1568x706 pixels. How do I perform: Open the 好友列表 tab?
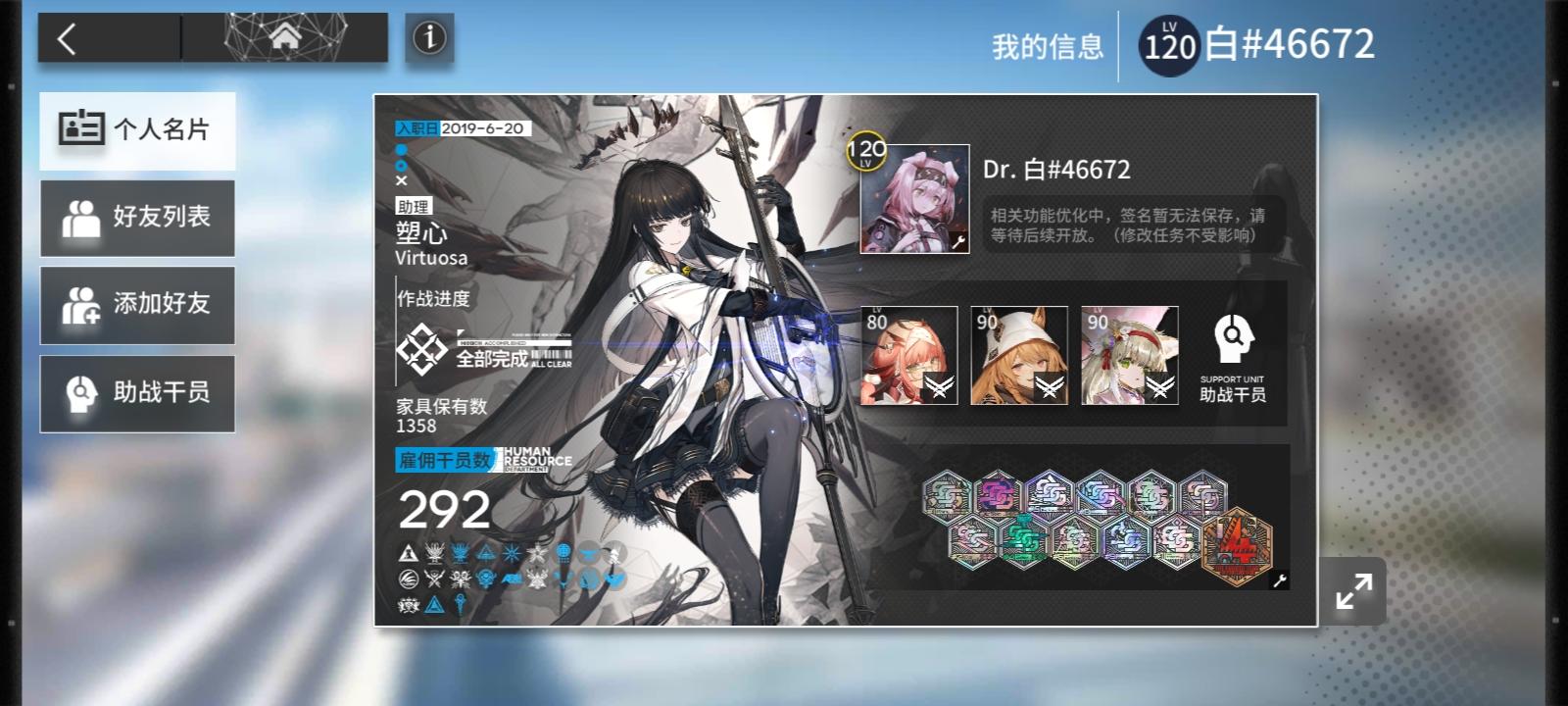point(137,217)
